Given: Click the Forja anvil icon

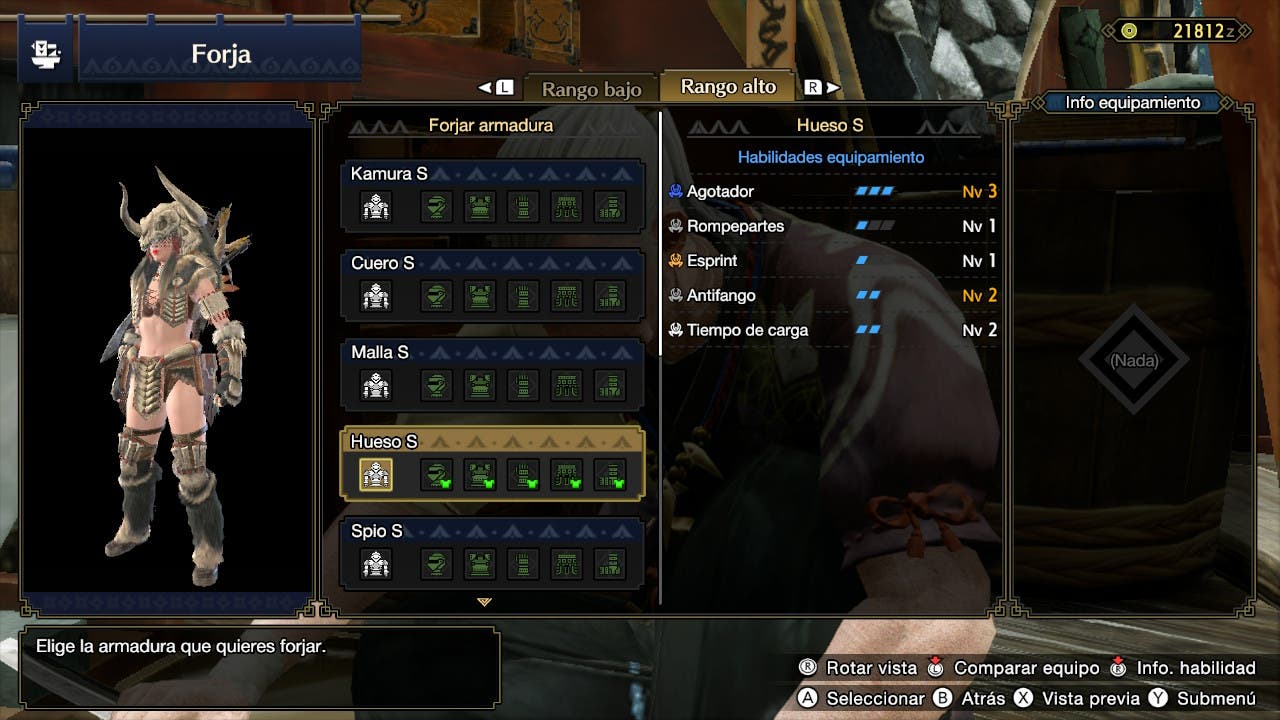Looking at the screenshot, I should pyautogui.click(x=45, y=53).
